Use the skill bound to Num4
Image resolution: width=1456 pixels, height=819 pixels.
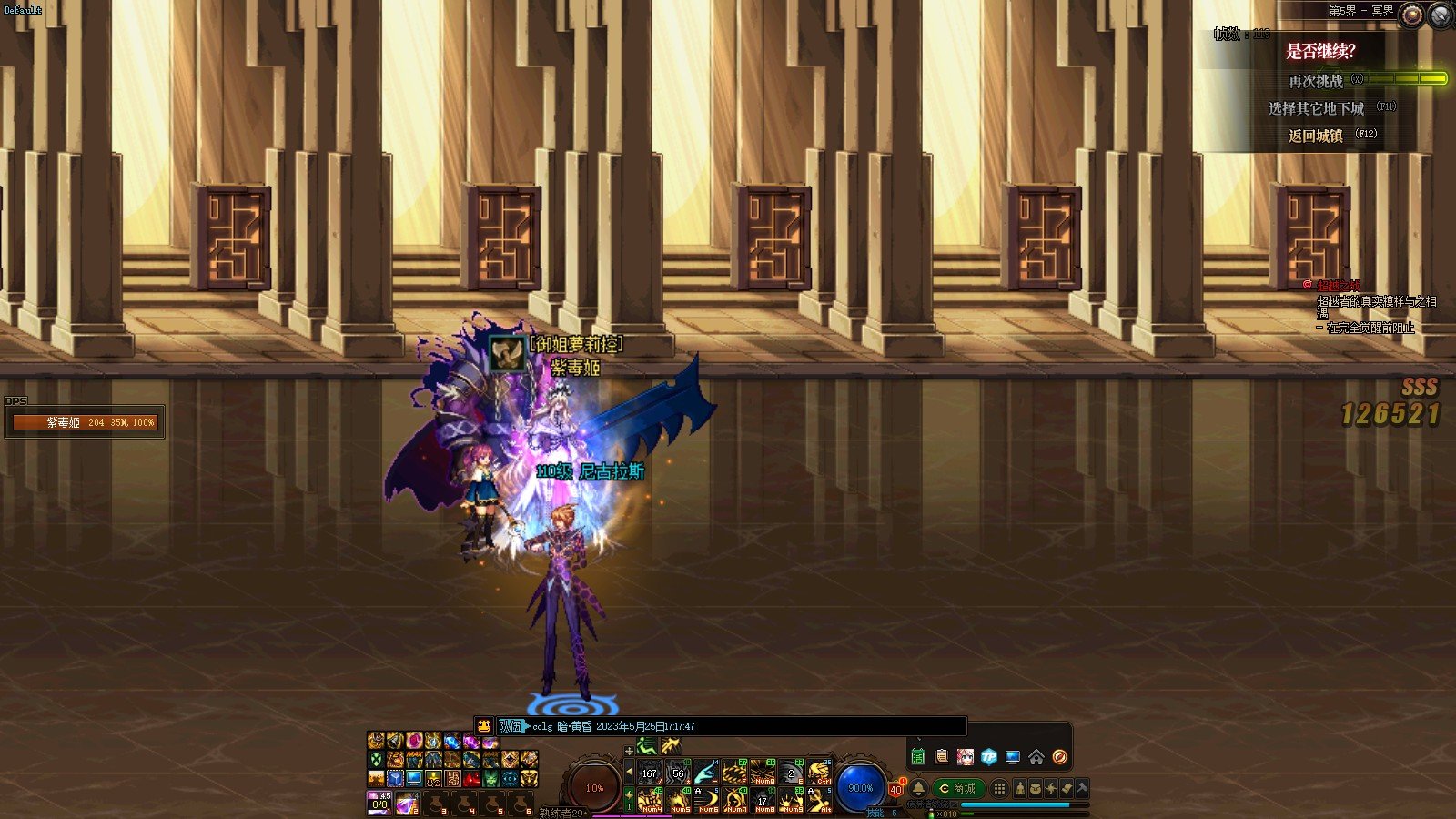pyautogui.click(x=651, y=802)
